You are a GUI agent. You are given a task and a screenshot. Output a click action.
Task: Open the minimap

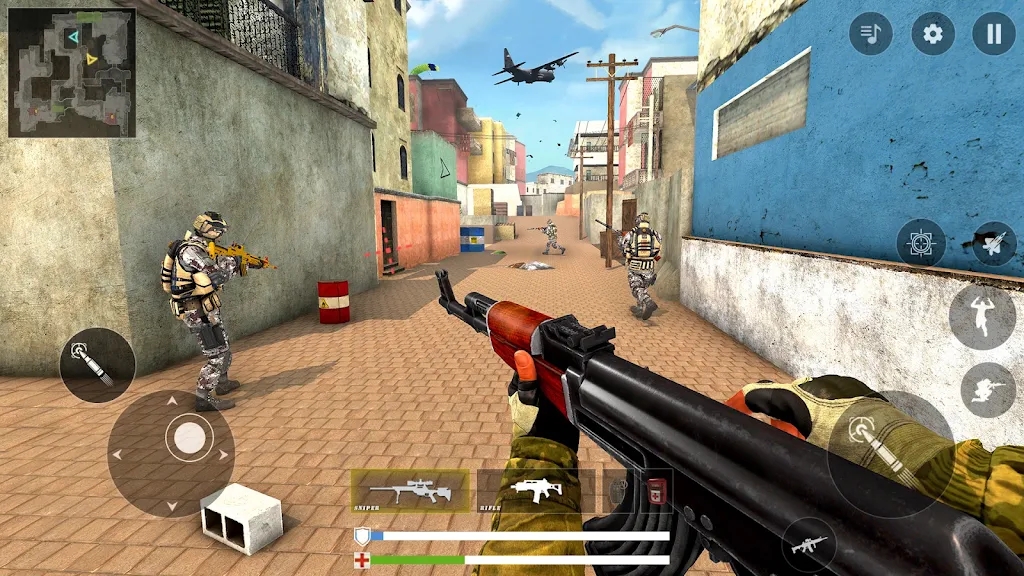coord(72,72)
